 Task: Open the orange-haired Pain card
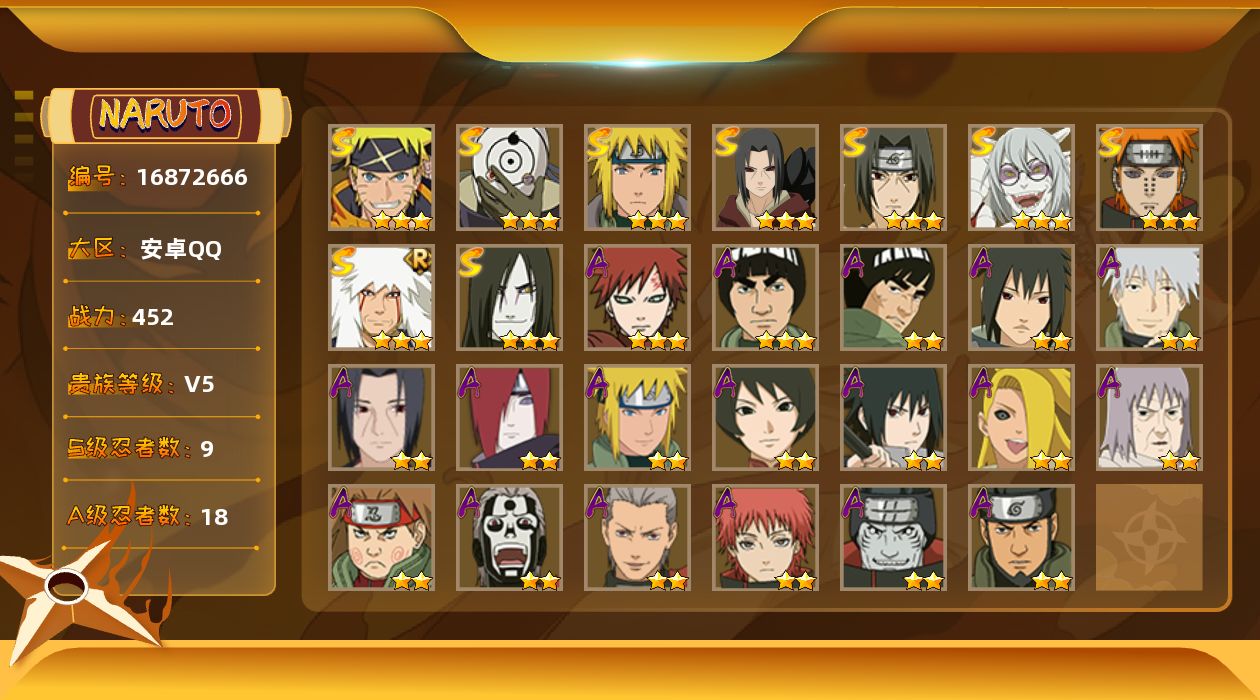tap(1149, 177)
